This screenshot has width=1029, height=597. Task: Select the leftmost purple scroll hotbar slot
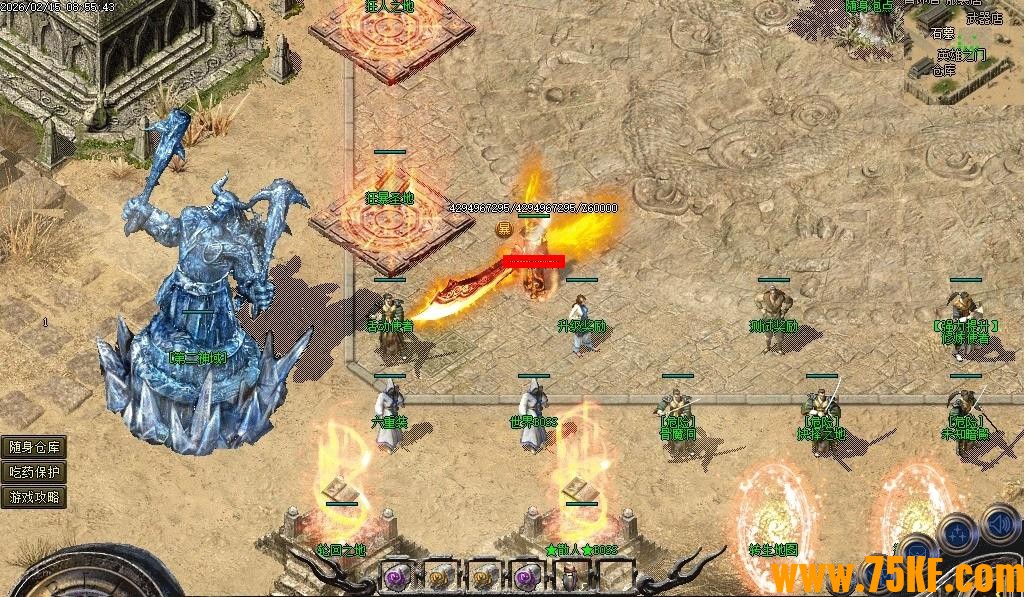398,575
